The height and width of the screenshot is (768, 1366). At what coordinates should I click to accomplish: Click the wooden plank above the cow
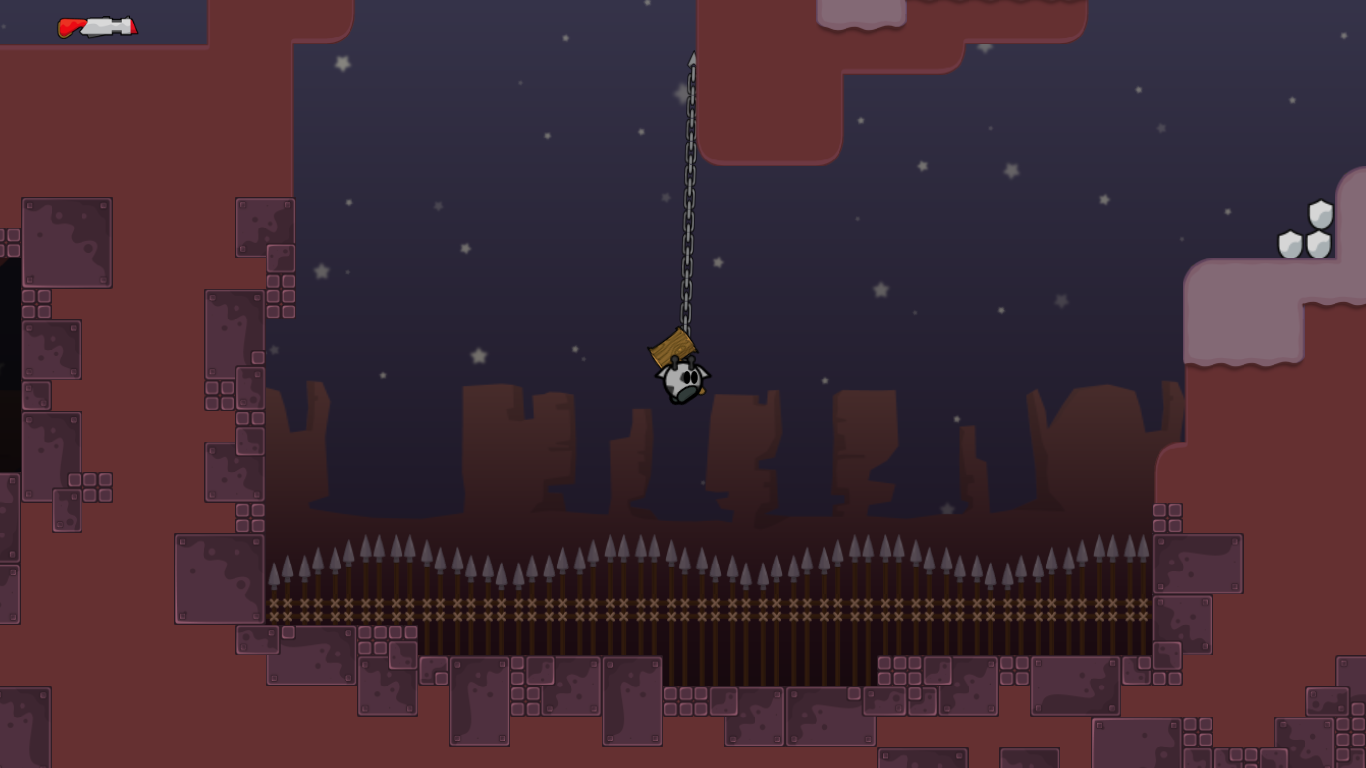point(672,345)
